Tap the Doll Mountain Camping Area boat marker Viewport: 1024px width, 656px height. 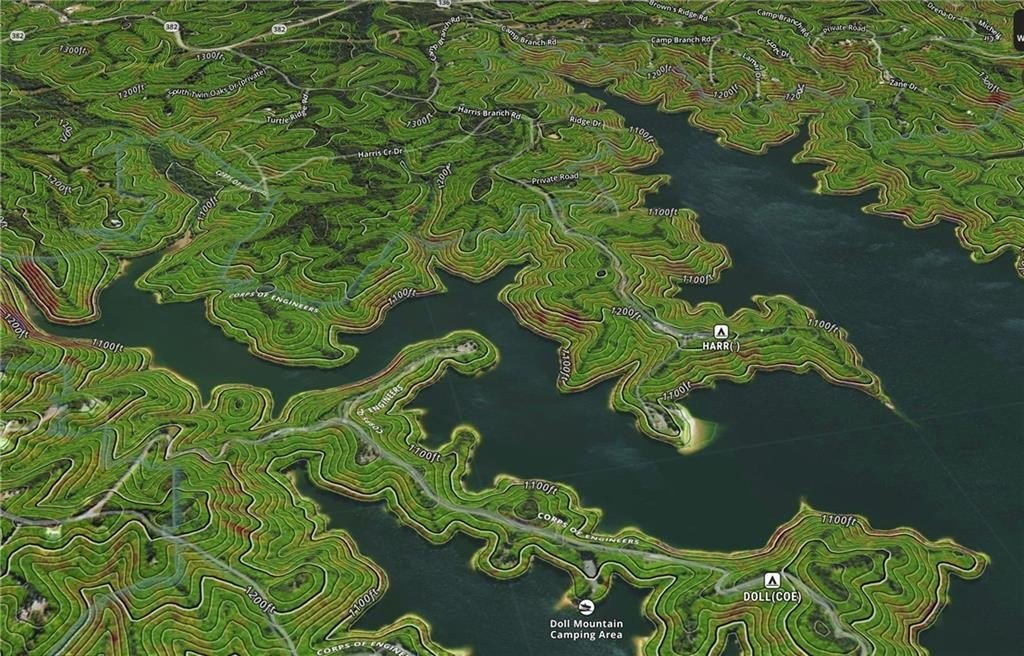(x=586, y=607)
